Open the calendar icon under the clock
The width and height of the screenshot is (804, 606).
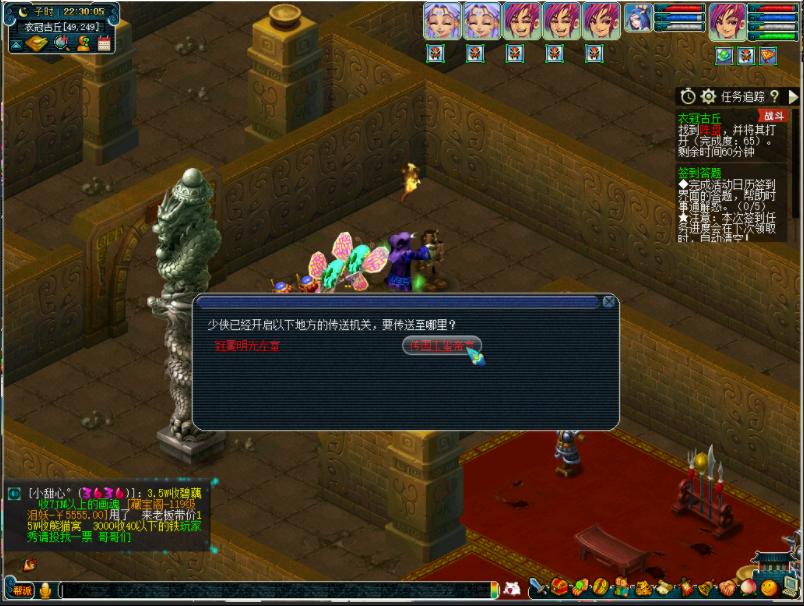tap(102, 43)
